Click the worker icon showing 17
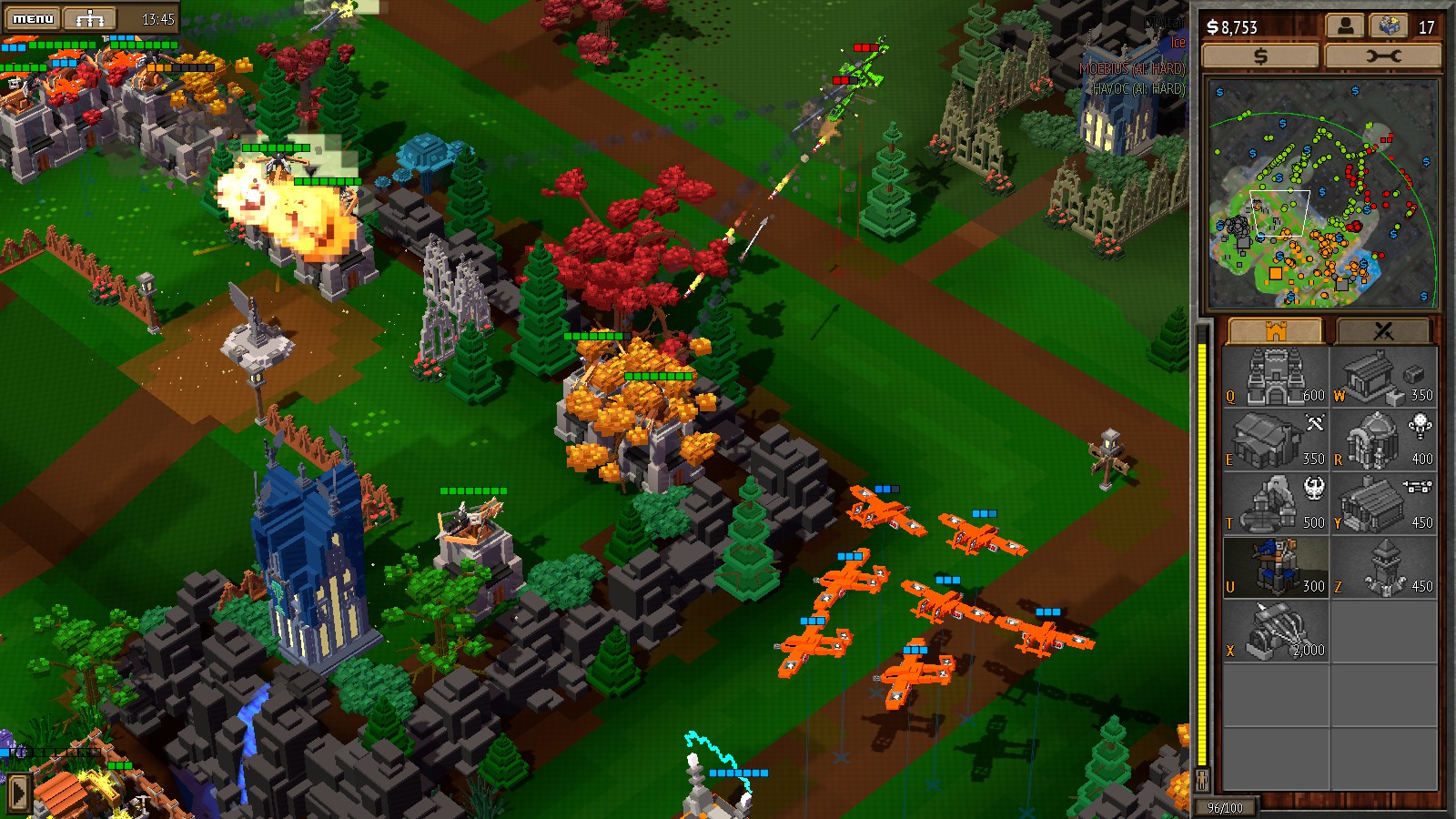1456x819 pixels. point(1389,26)
